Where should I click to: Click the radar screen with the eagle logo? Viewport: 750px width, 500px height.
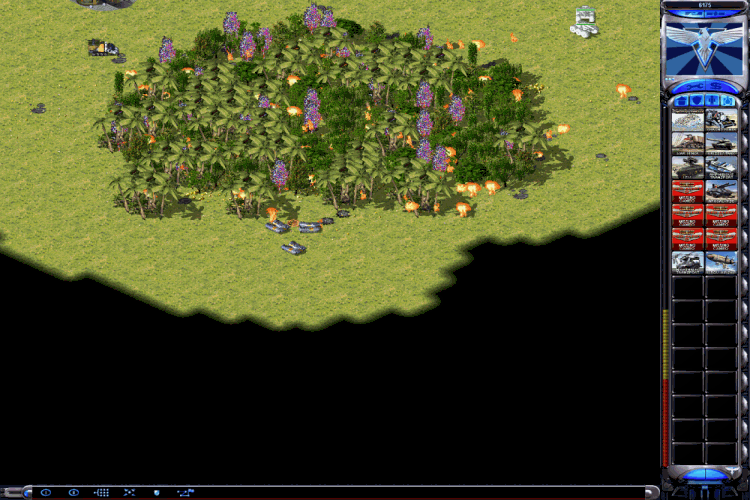point(704,46)
